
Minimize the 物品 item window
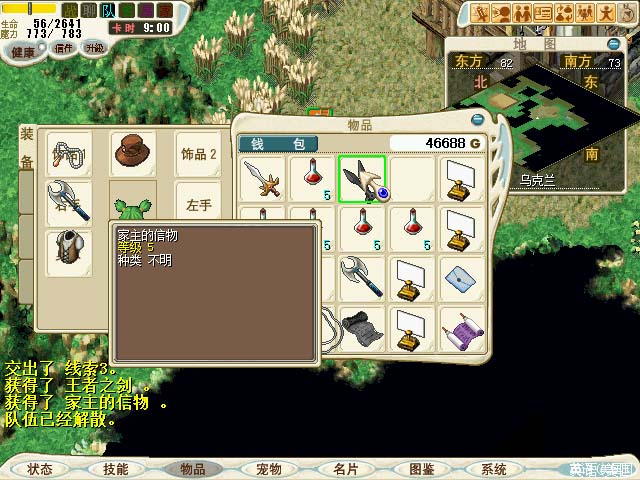477,120
